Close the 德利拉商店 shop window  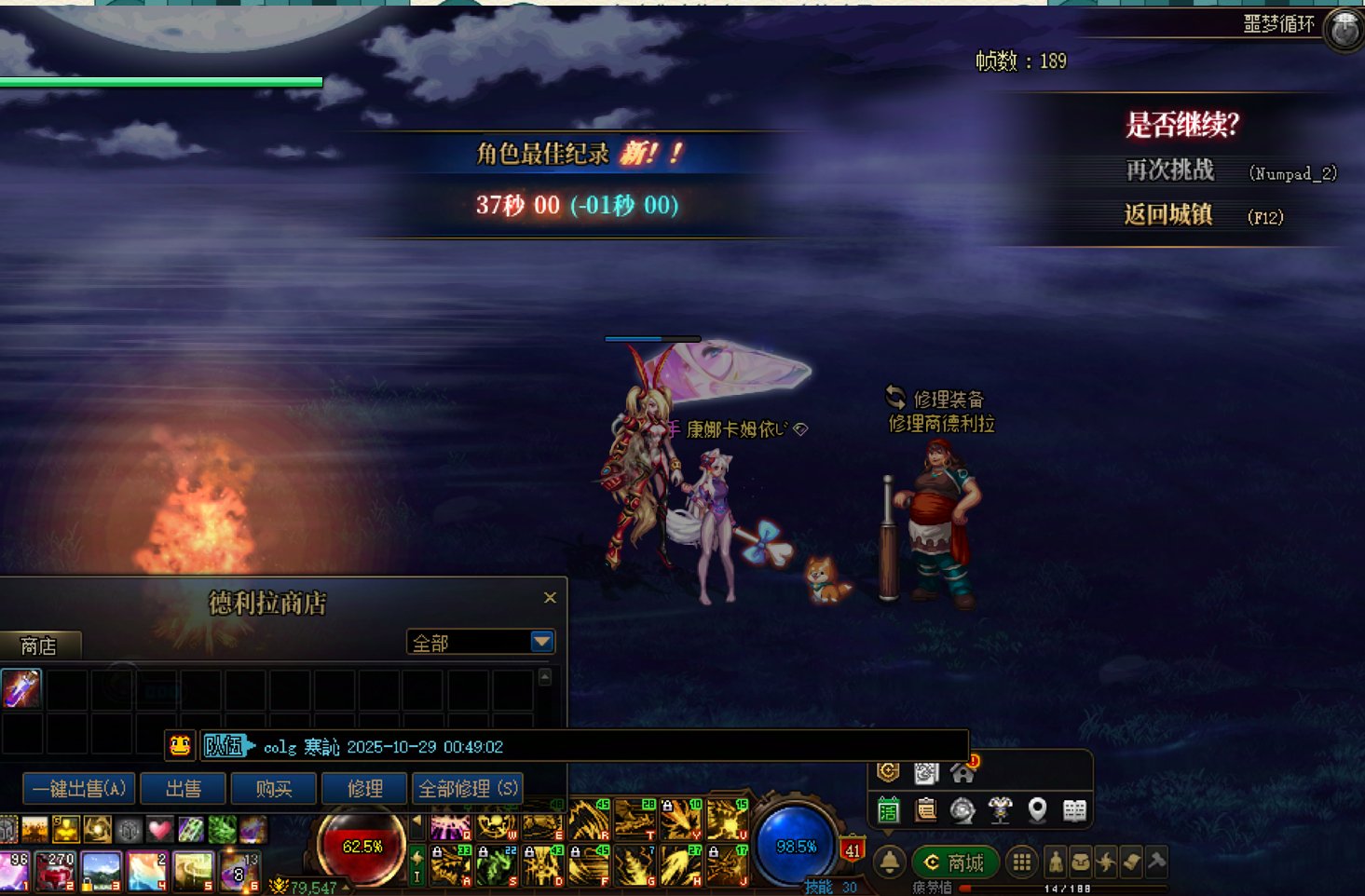point(550,598)
